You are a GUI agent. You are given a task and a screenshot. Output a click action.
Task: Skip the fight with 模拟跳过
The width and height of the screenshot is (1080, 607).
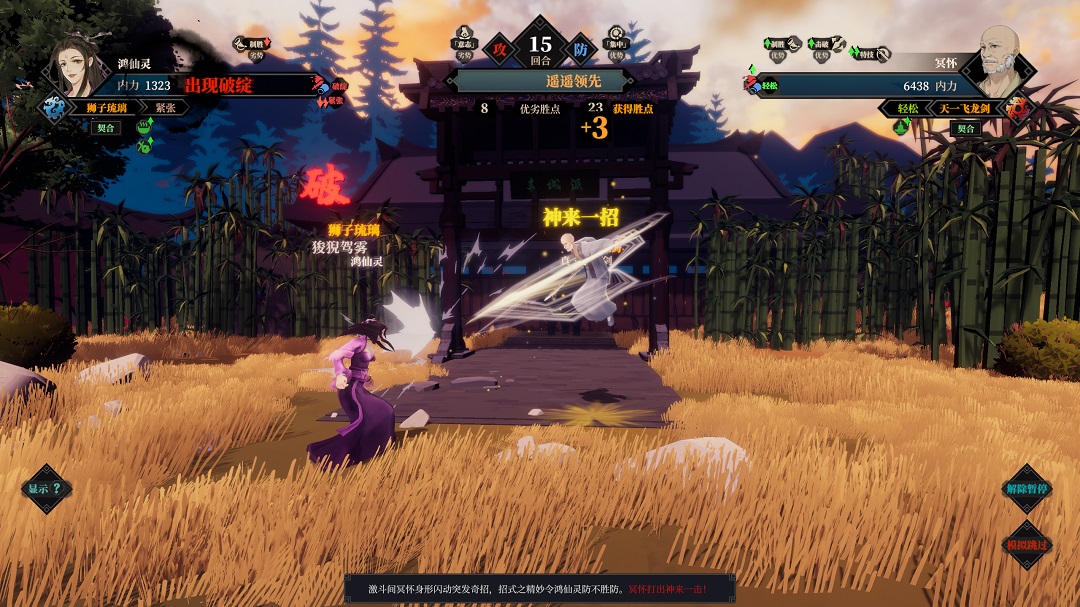1027,545
